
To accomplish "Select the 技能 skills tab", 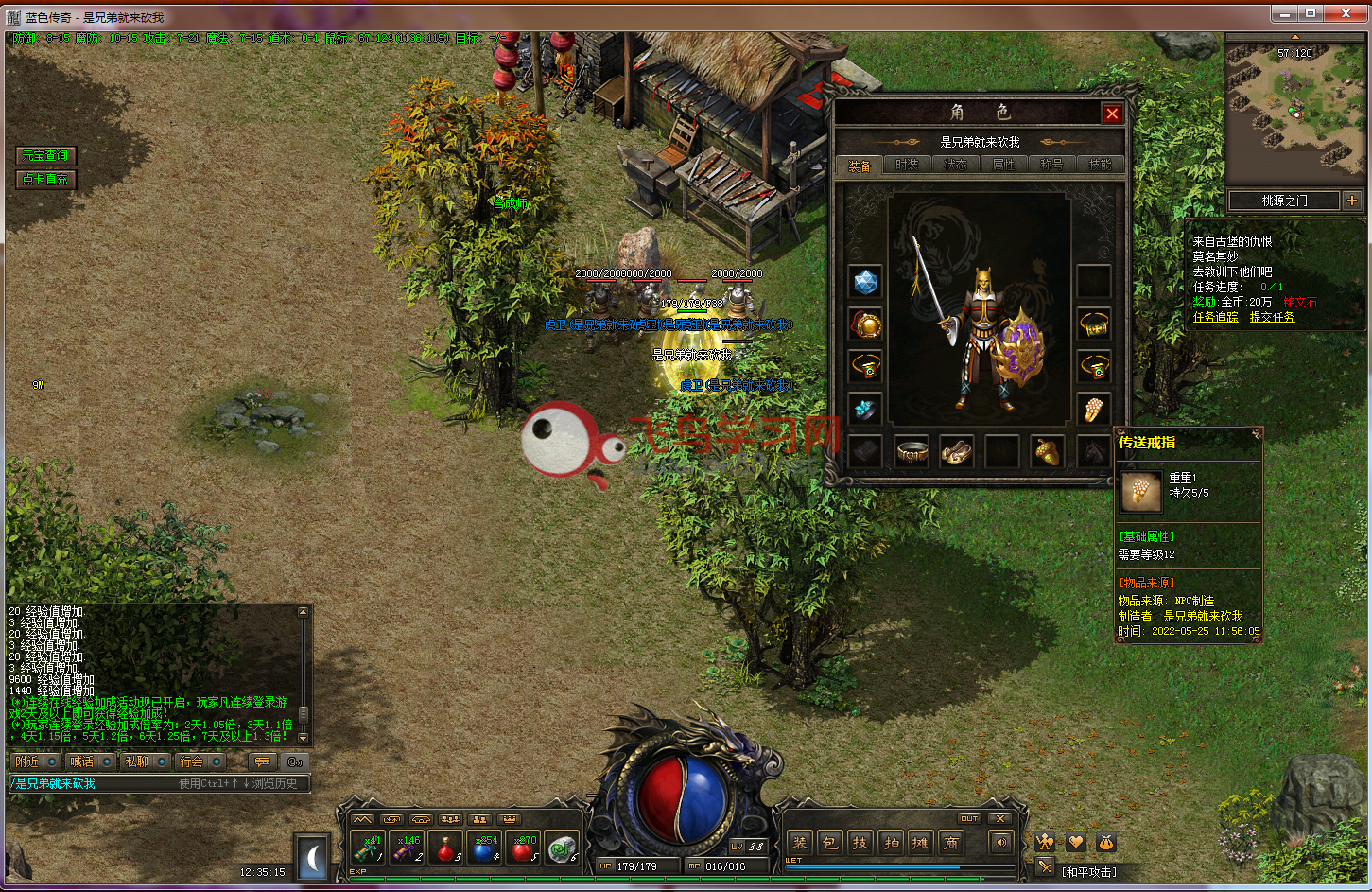I will [x=1100, y=165].
